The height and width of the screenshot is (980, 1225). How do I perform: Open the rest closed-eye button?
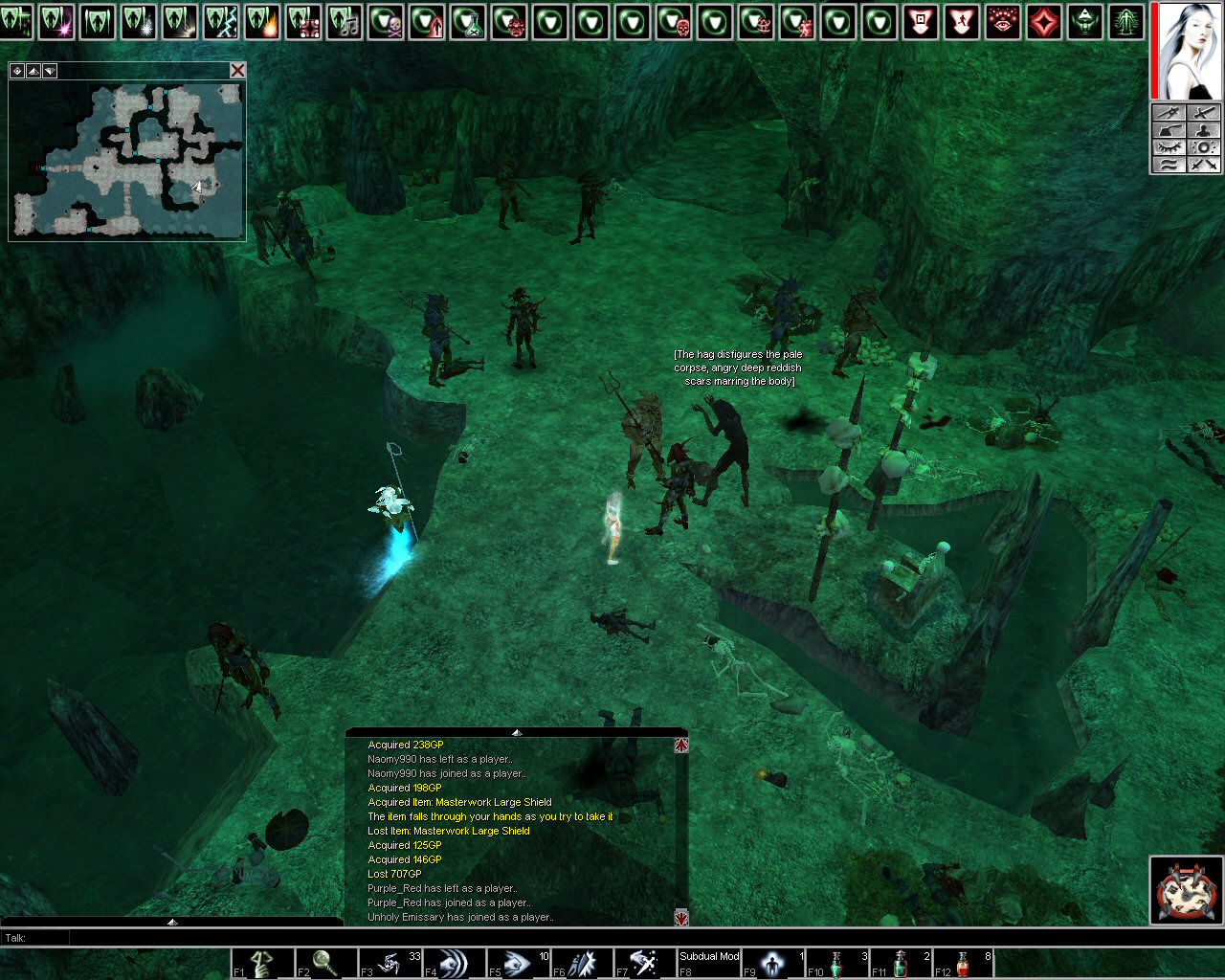(x=1169, y=147)
